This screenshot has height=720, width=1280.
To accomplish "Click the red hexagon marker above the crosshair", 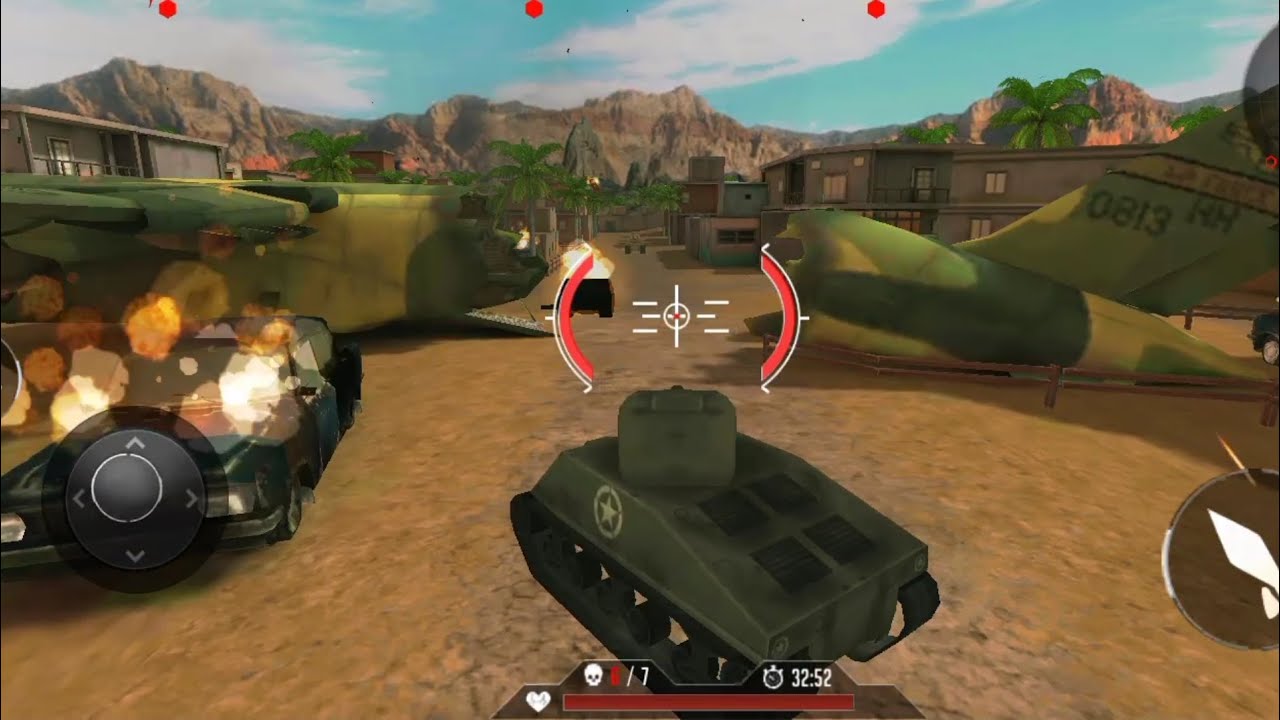I will pyautogui.click(x=532, y=10).
